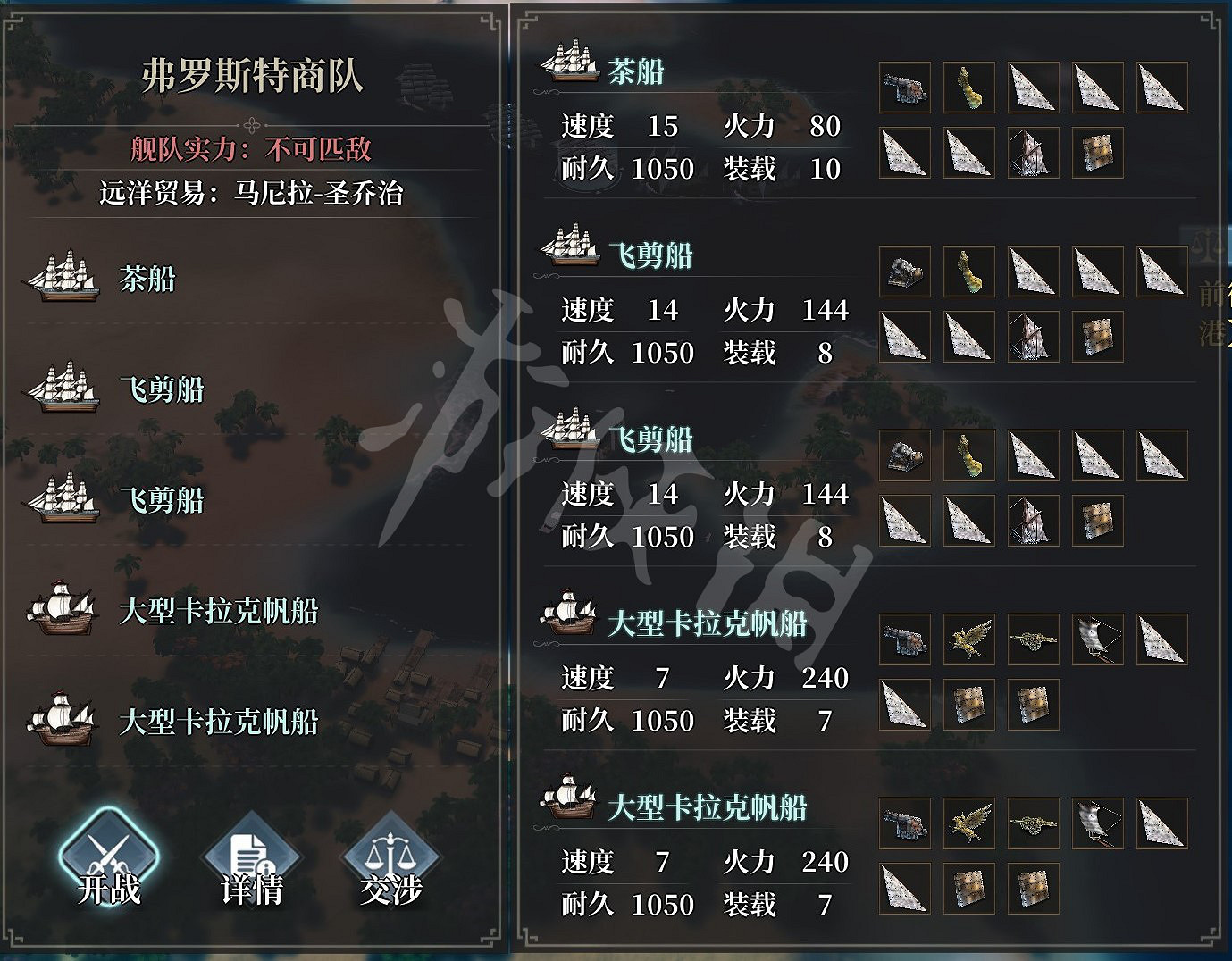Select the ram weapon icon of the last 大型卡拉克帆船
Viewport: 1232px width, 961px height.
[1034, 823]
